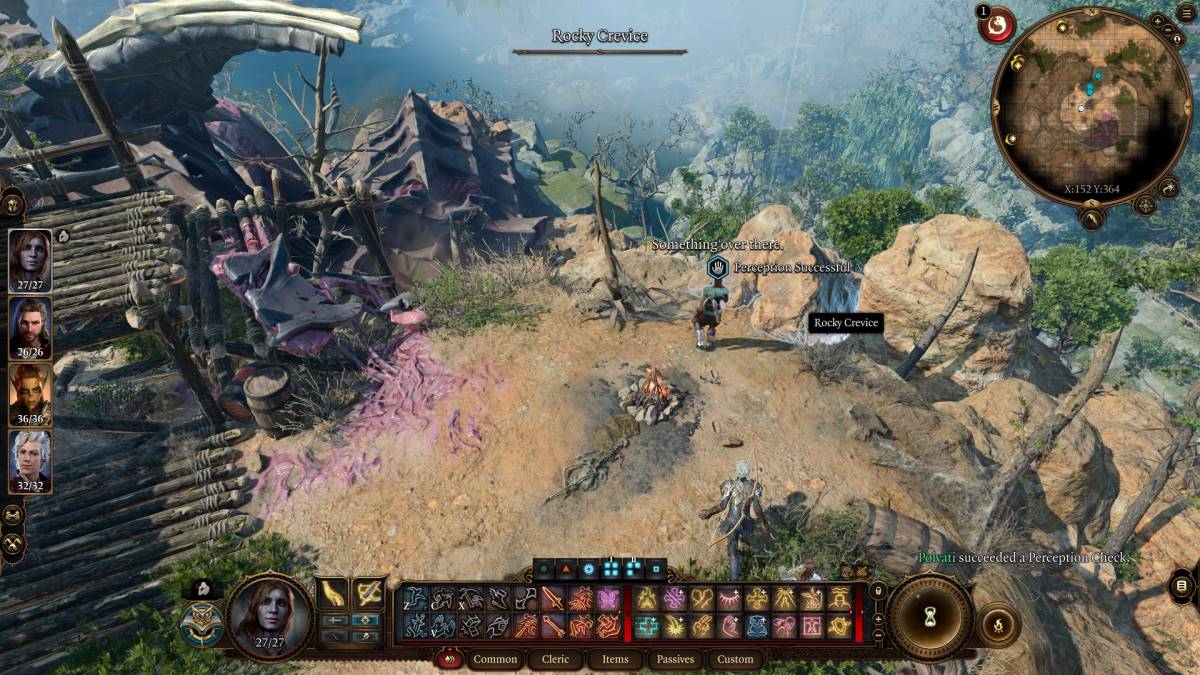The width and height of the screenshot is (1200, 675).
Task: Toggle the red arrows button left of Common
Action: tap(450, 659)
